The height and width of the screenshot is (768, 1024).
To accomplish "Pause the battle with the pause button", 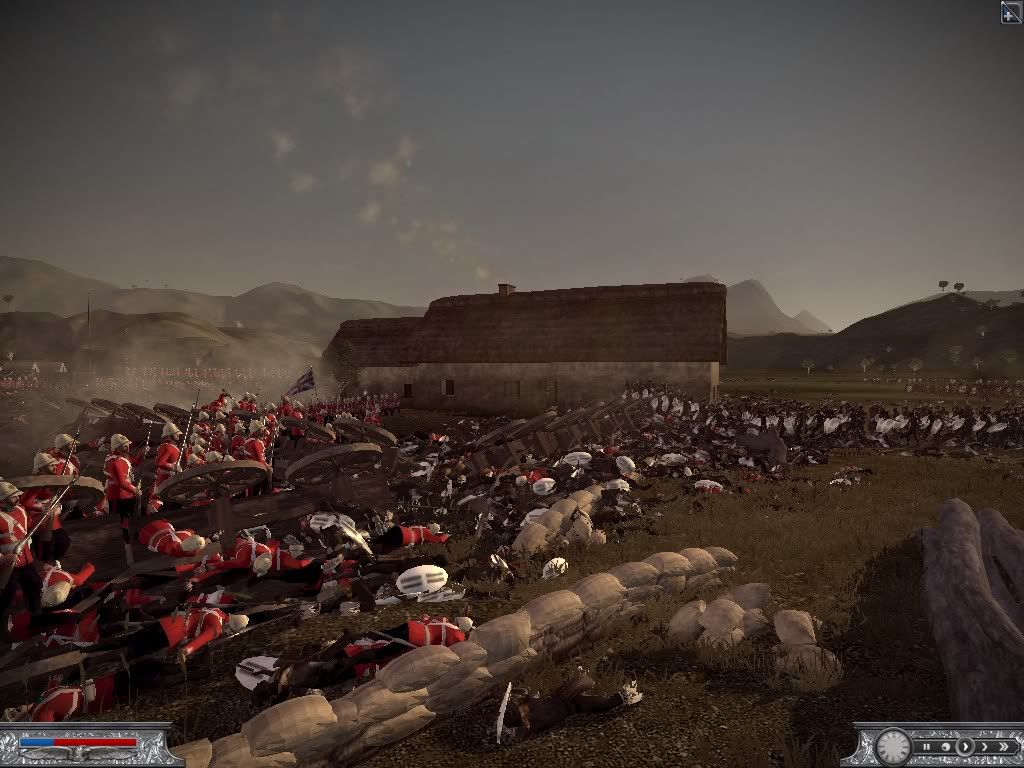I will click(926, 746).
